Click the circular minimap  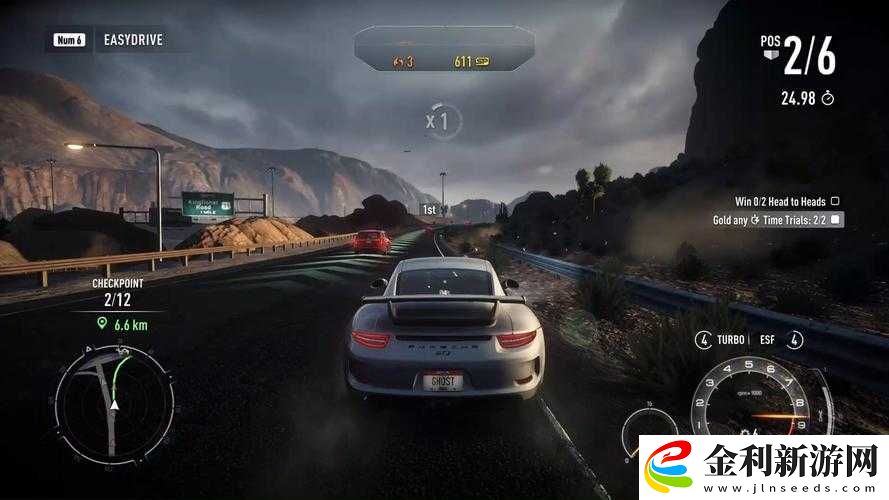pos(113,403)
